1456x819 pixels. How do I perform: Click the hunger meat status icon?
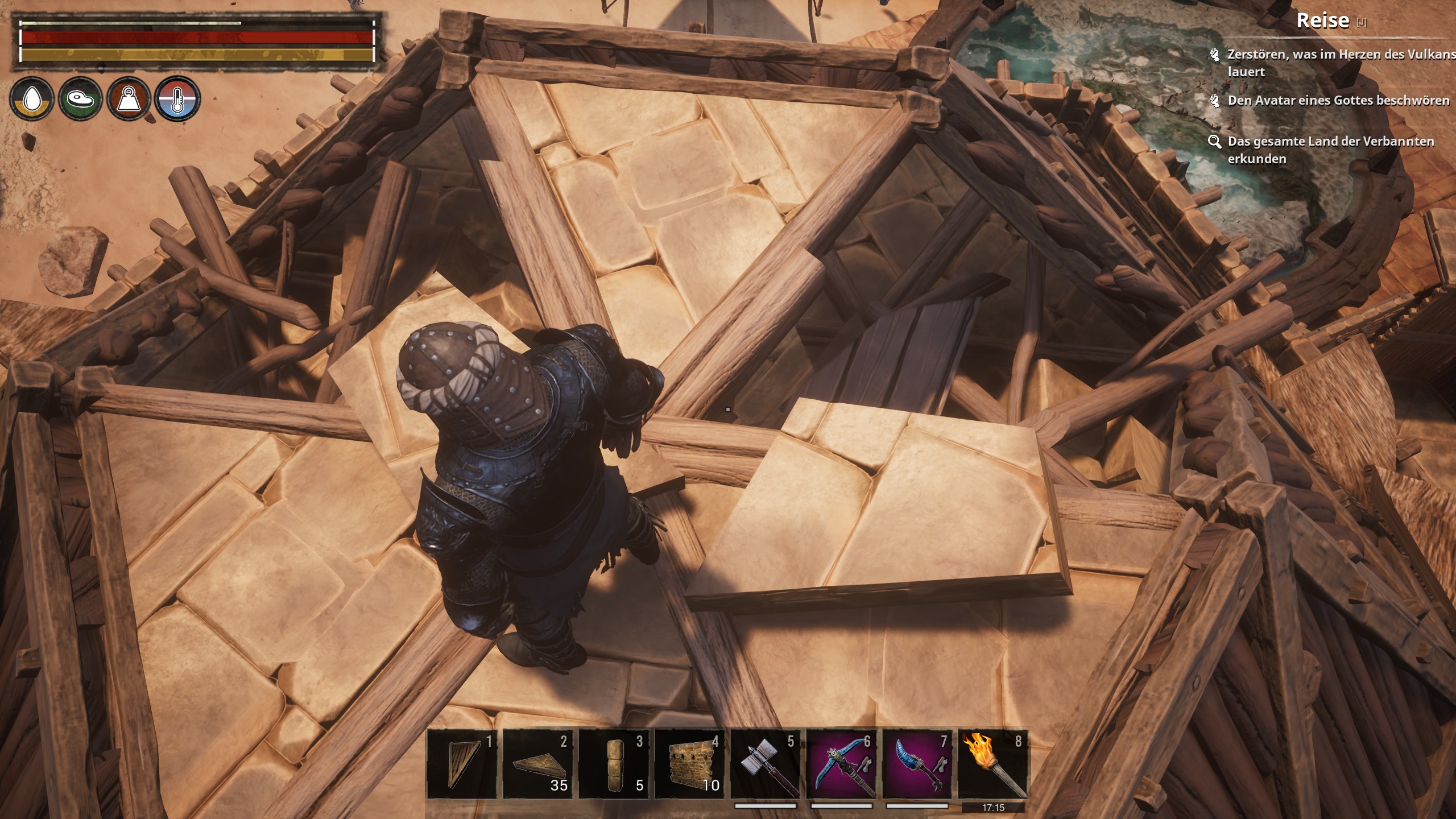click(x=80, y=100)
